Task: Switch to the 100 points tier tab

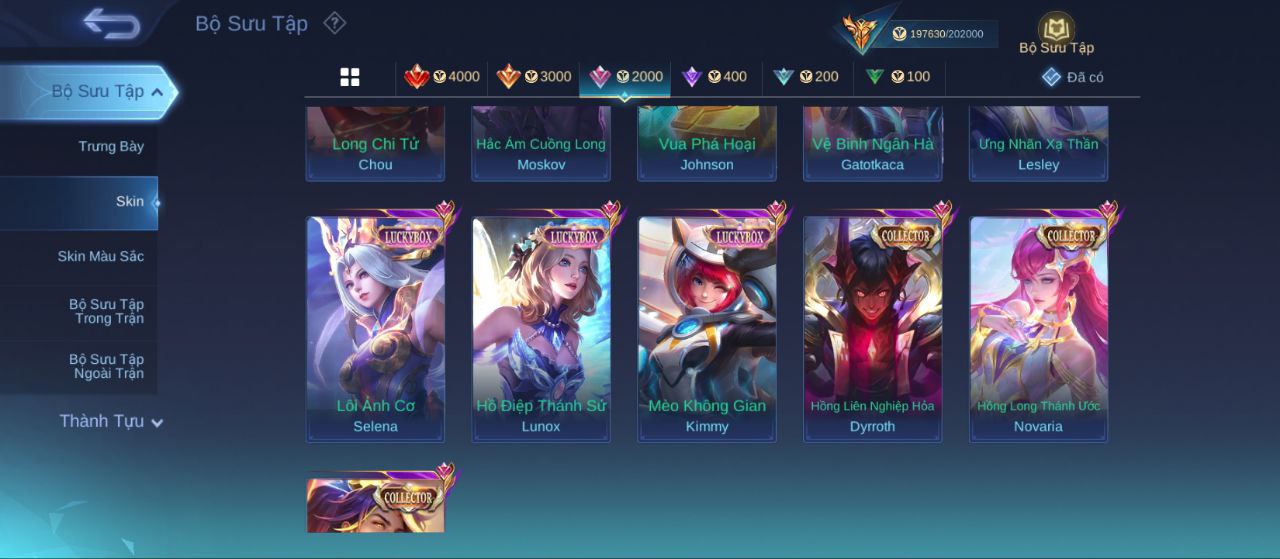Action: tap(897, 77)
